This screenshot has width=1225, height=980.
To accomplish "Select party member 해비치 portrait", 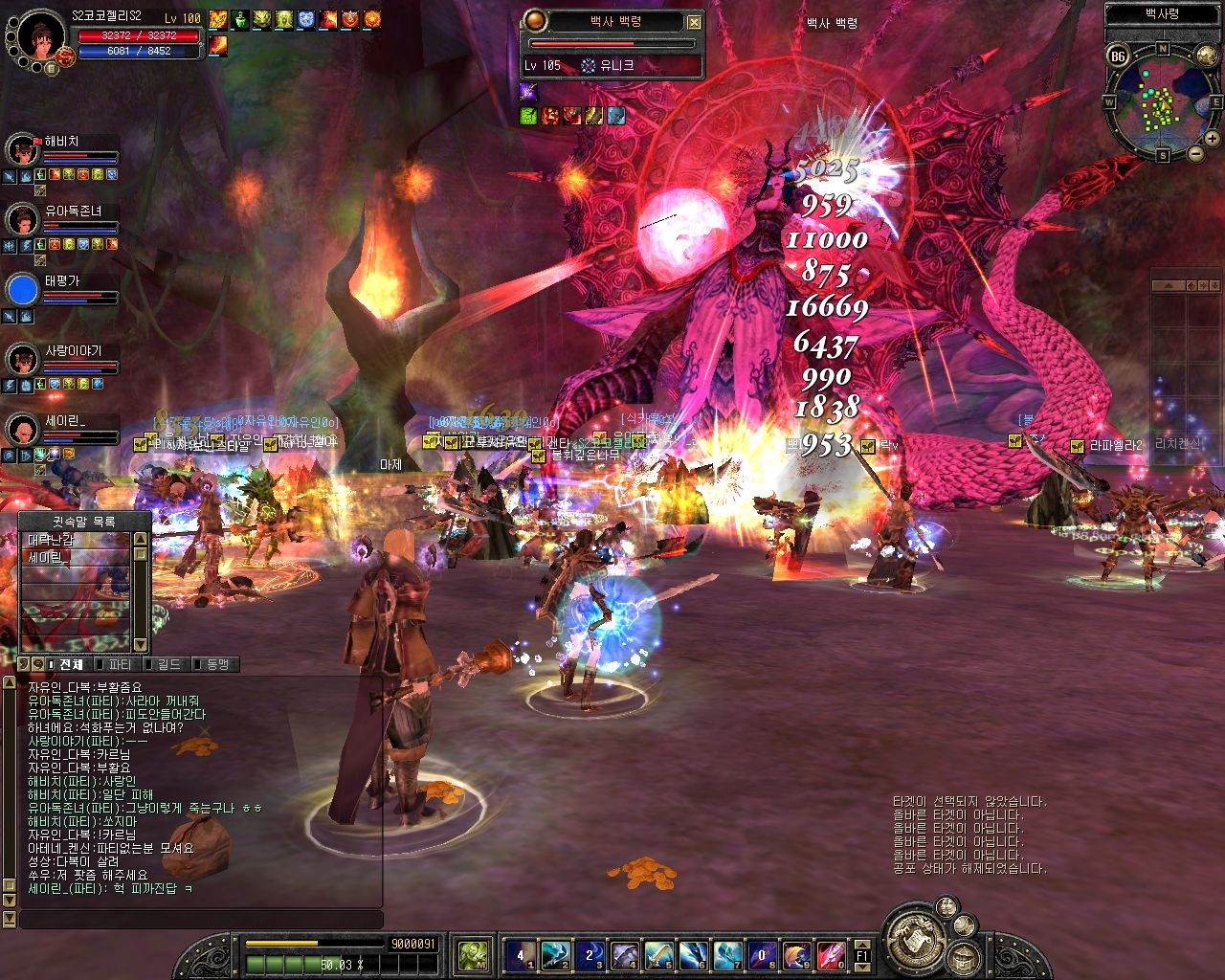I will (21, 150).
